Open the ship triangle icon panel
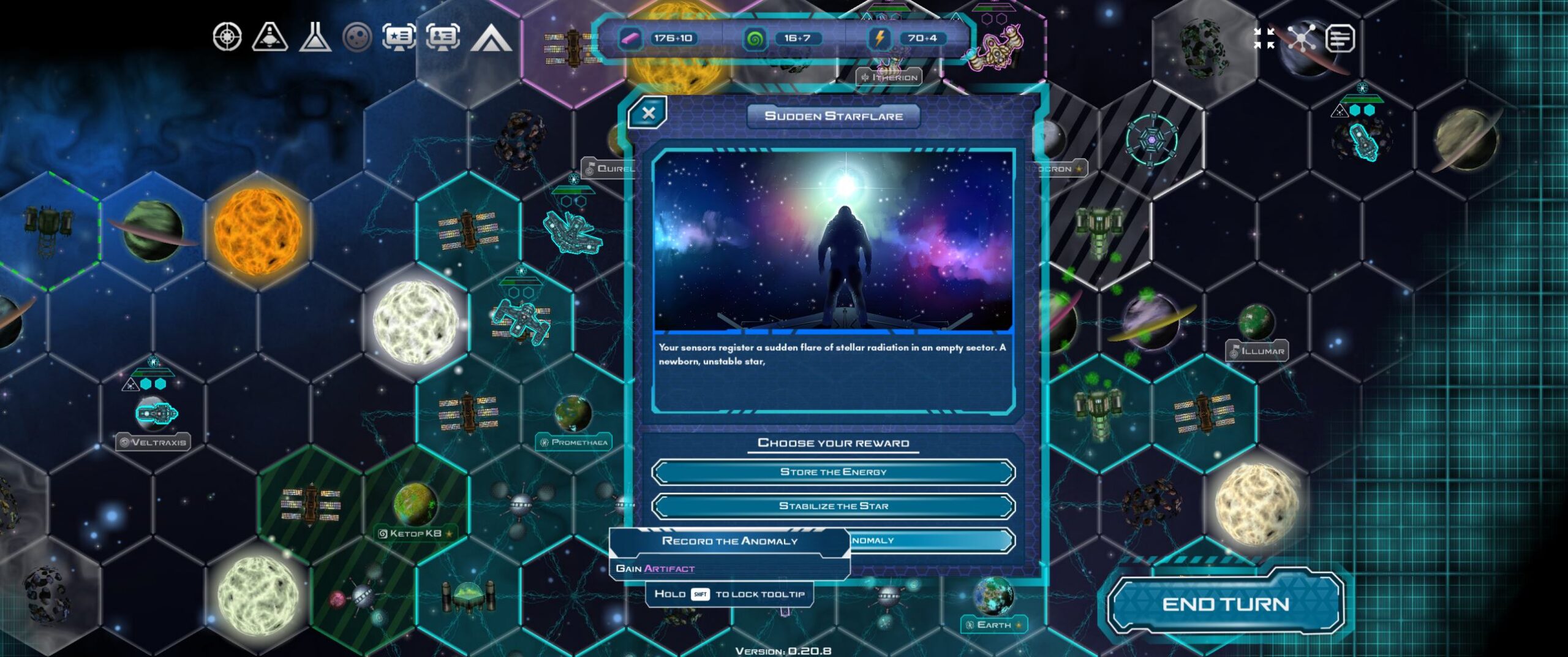 (269, 37)
